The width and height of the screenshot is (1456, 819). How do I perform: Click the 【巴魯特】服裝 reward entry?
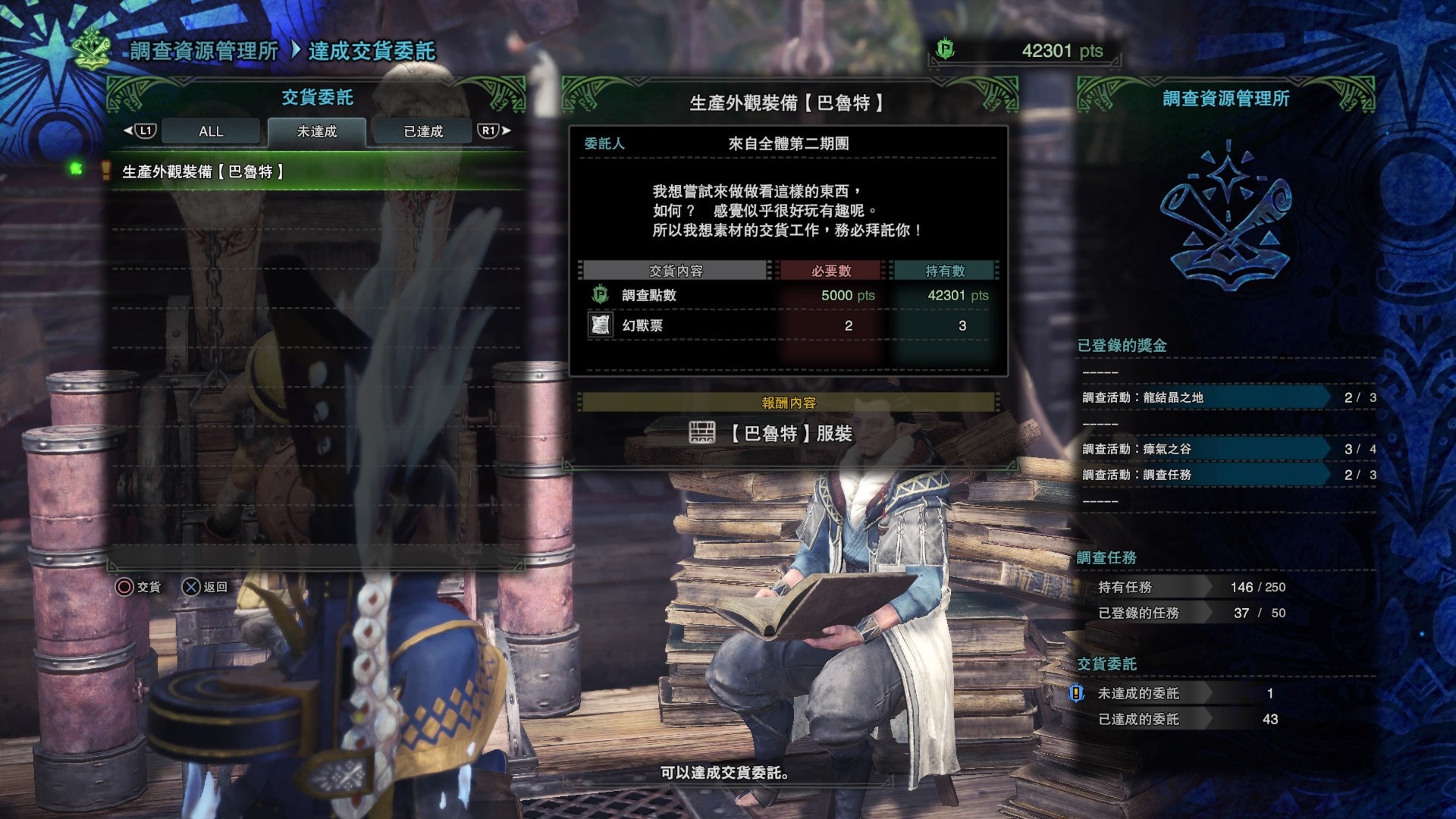pyautogui.click(x=789, y=433)
